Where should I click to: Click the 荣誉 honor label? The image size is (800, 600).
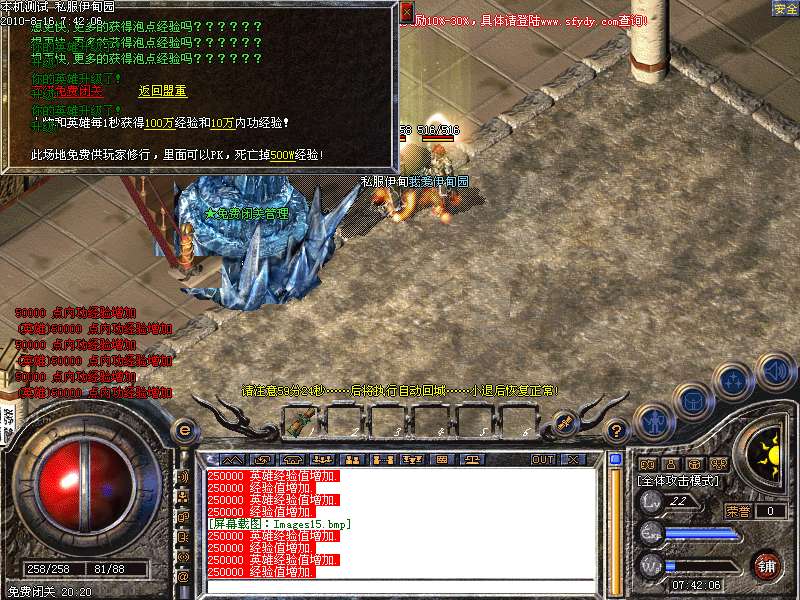tap(737, 511)
